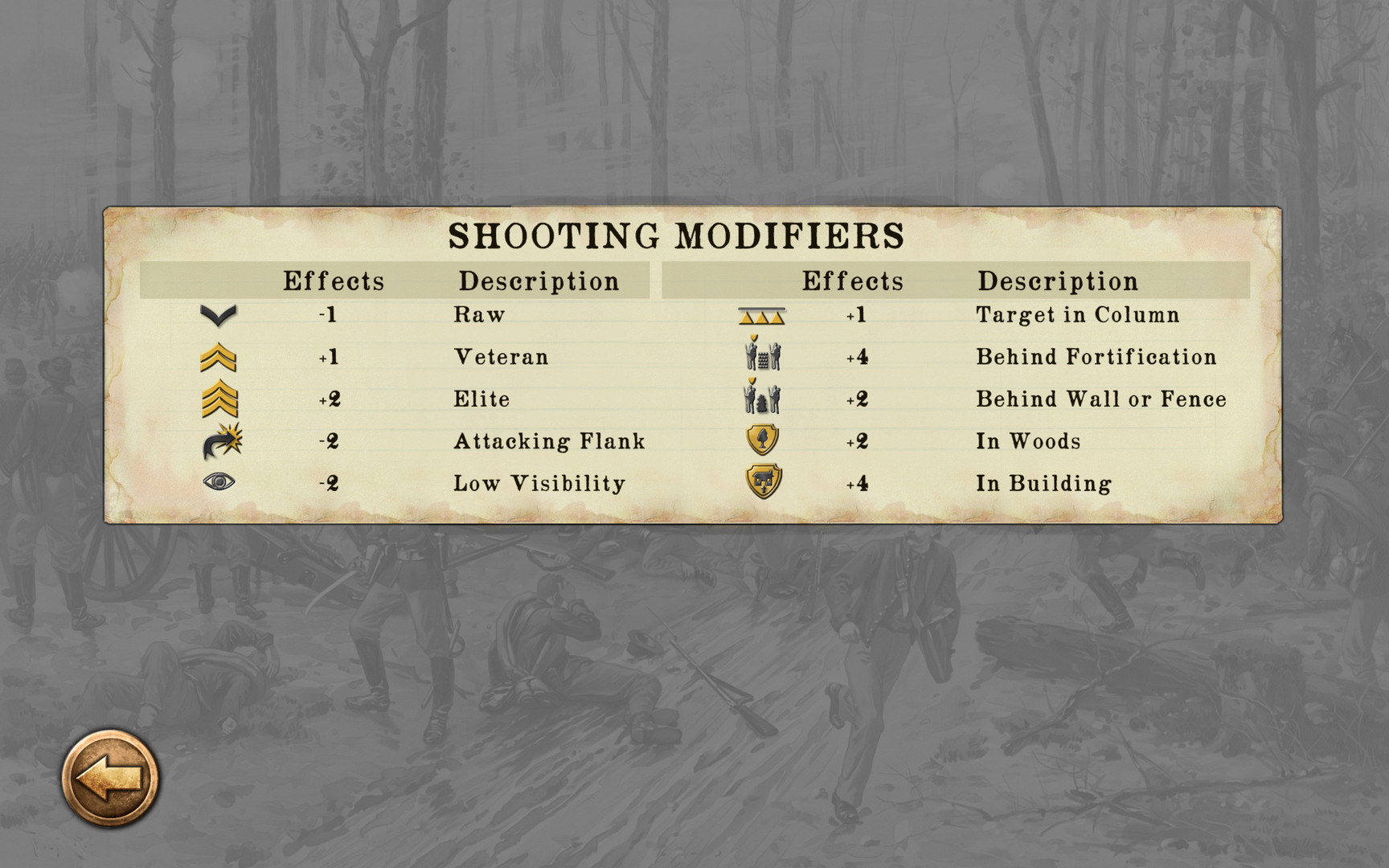1389x868 pixels.
Task: Click the right Description column header
Action: pos(1057,280)
